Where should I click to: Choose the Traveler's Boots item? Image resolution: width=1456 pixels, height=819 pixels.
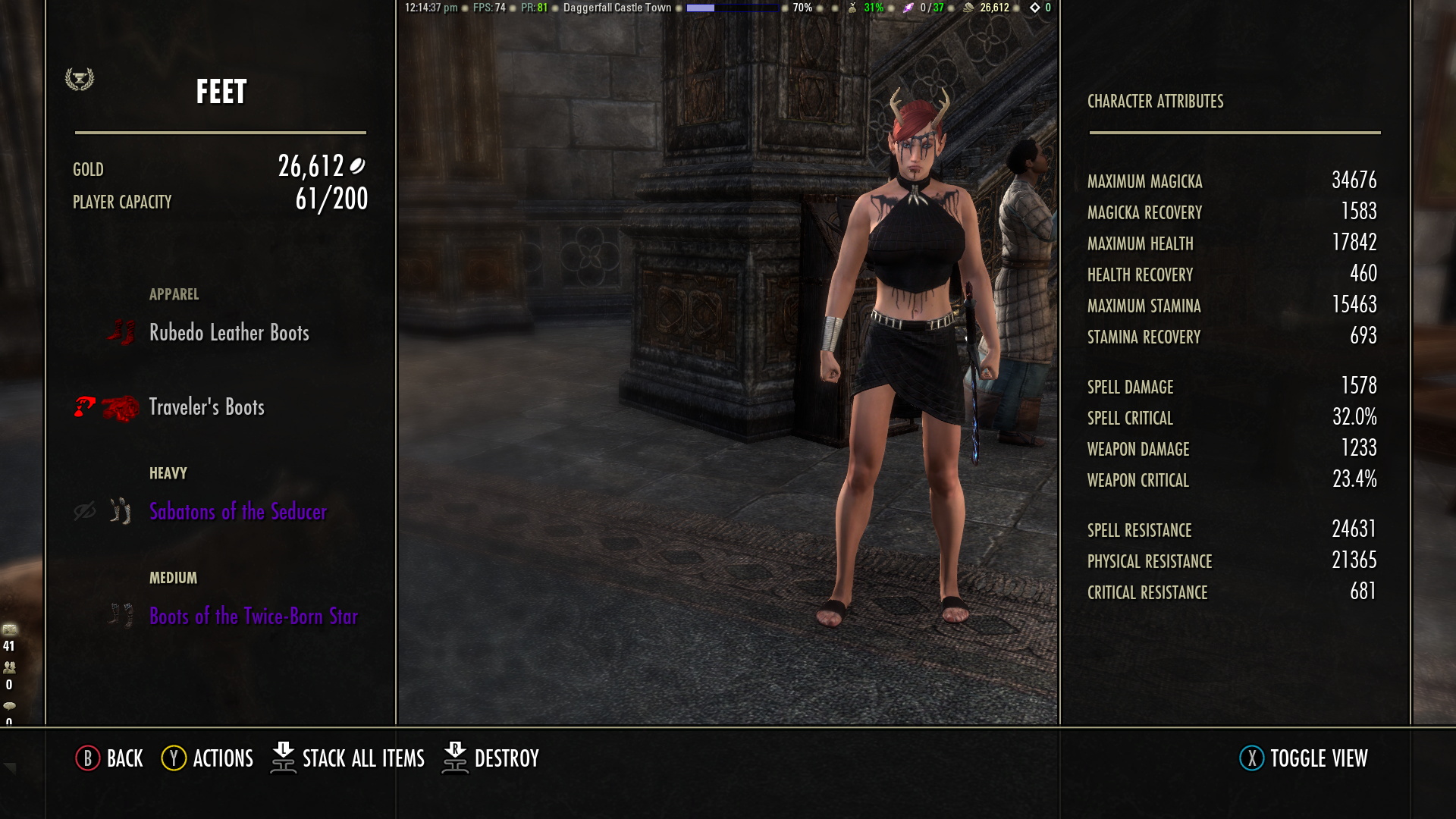(x=206, y=407)
